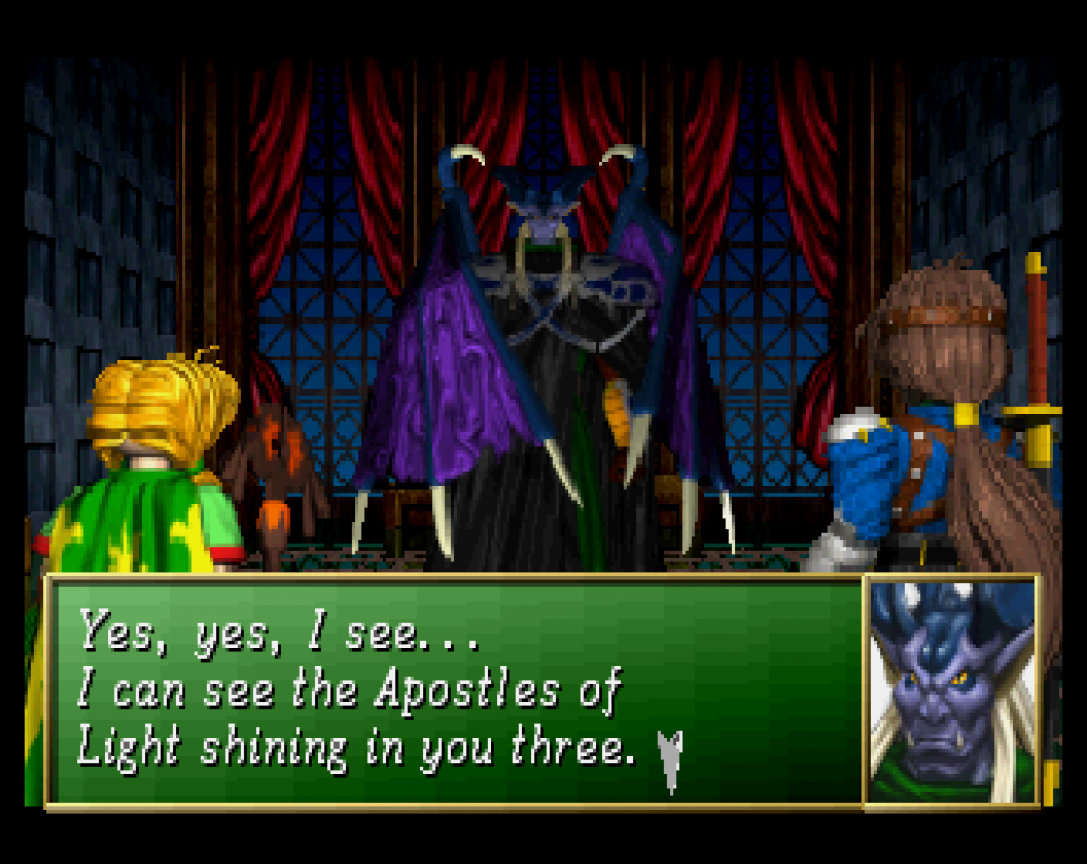1087x864 pixels.
Task: Click the dialogue continue arrow
Action: [671, 759]
